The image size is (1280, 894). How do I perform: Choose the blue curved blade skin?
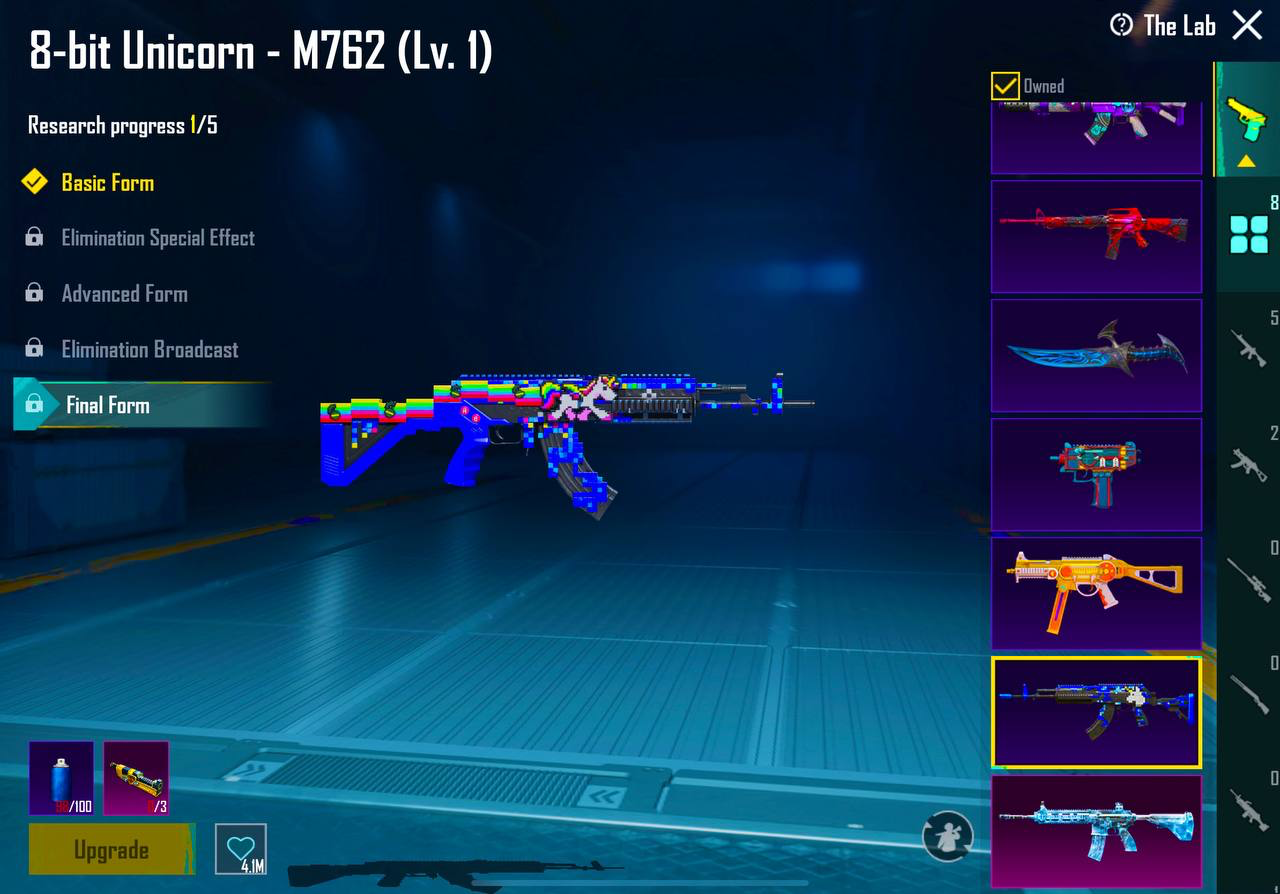1096,355
